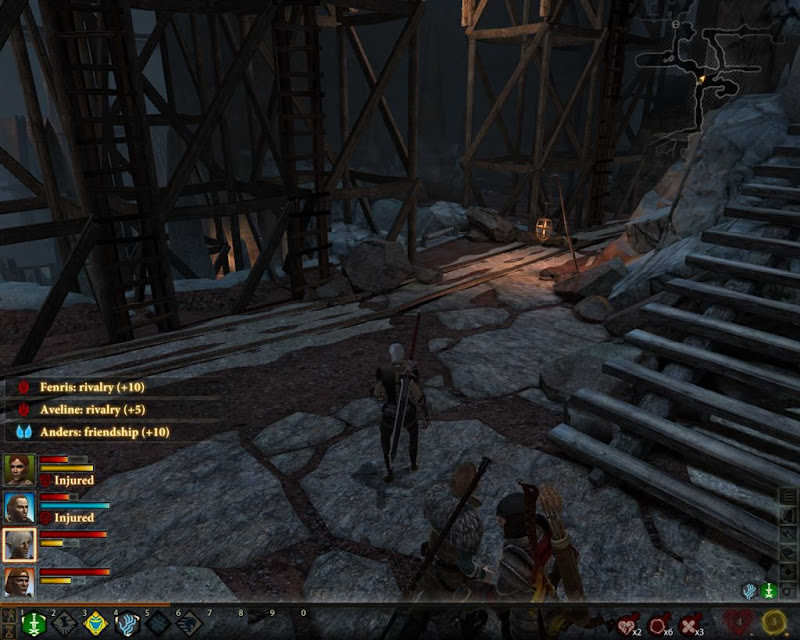This screenshot has height=640, width=800.
Task: Select the headband-wearing portrait with orange background
Action: tap(19, 582)
